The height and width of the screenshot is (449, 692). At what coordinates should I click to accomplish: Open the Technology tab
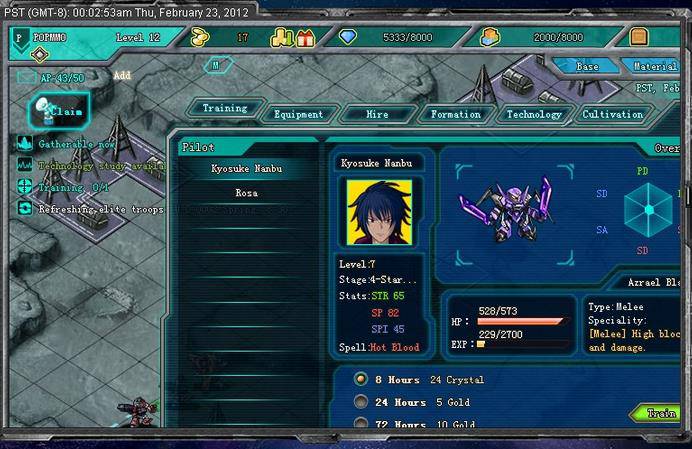(534, 115)
